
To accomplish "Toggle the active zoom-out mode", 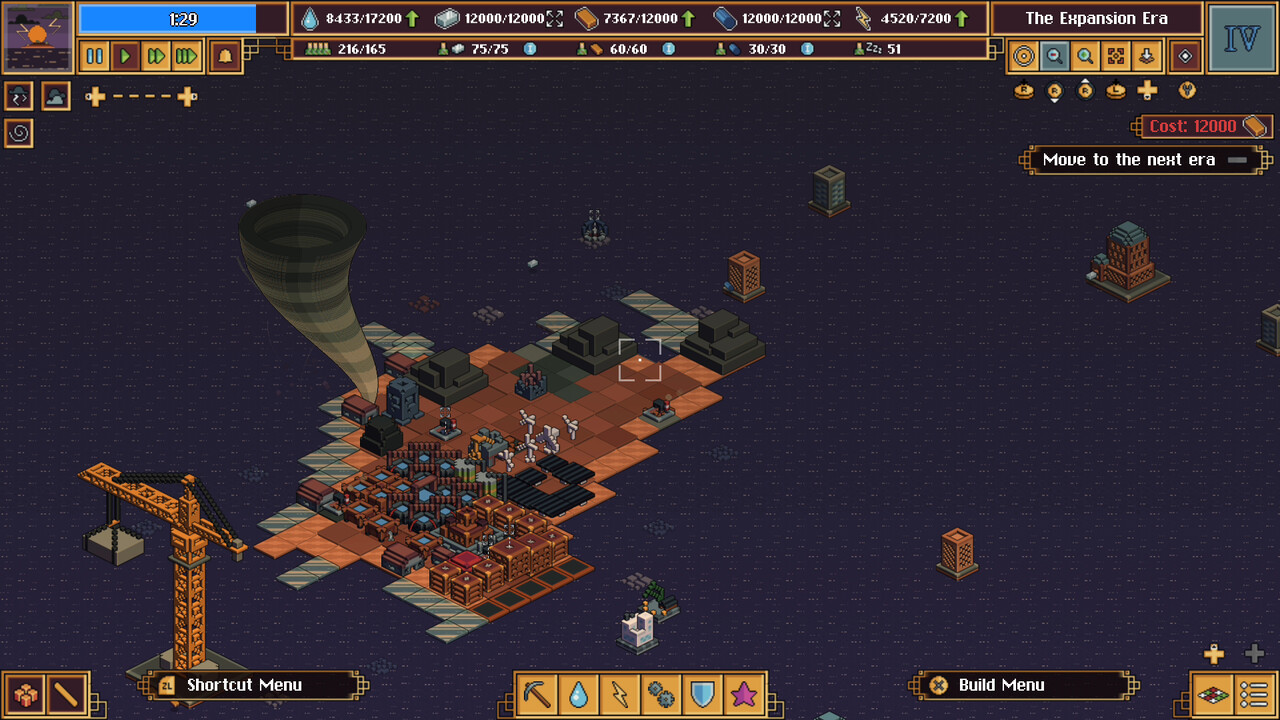I will click(1055, 56).
